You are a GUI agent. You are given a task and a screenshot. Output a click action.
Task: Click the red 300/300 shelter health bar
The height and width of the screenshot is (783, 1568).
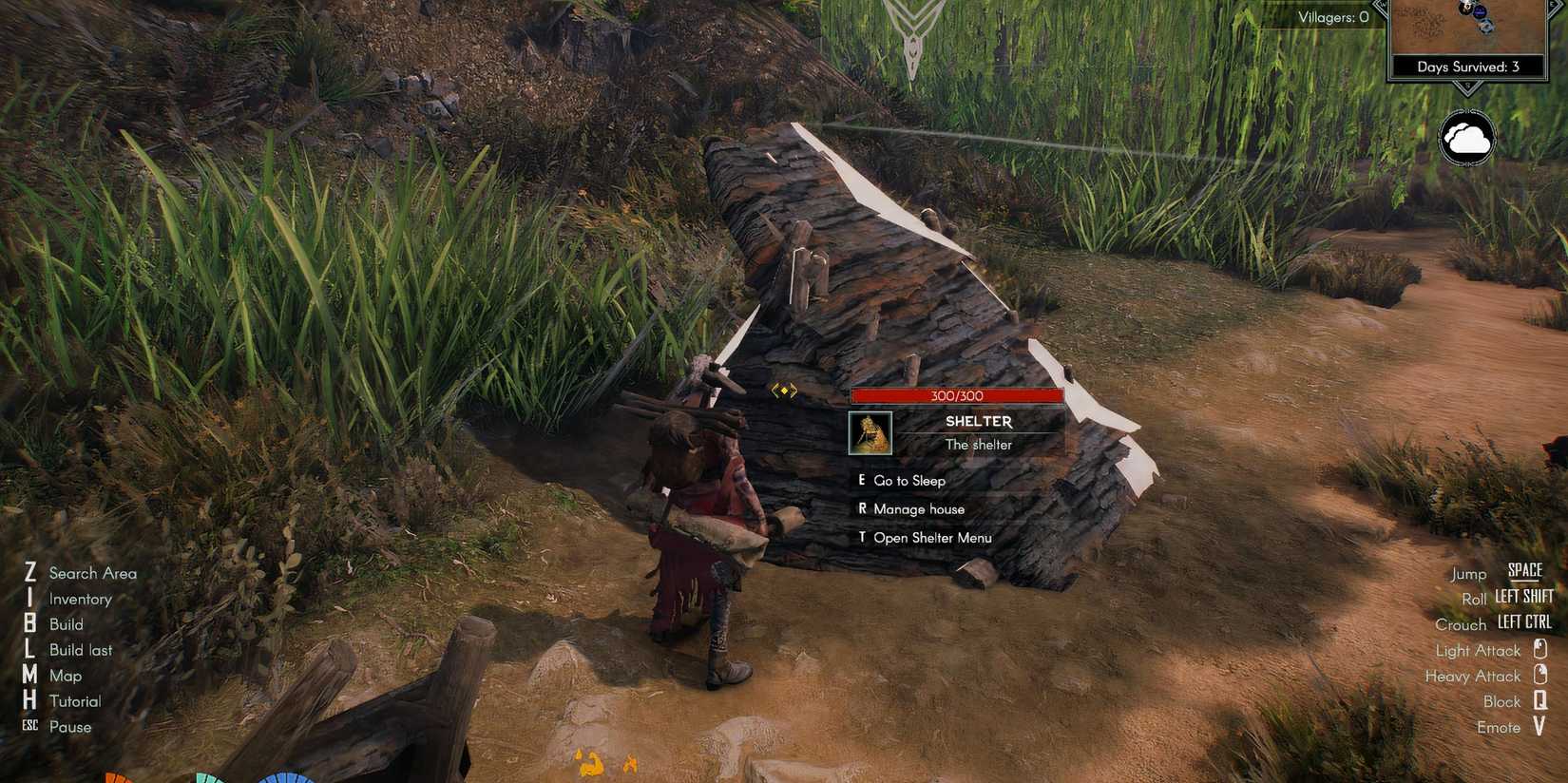tap(958, 395)
